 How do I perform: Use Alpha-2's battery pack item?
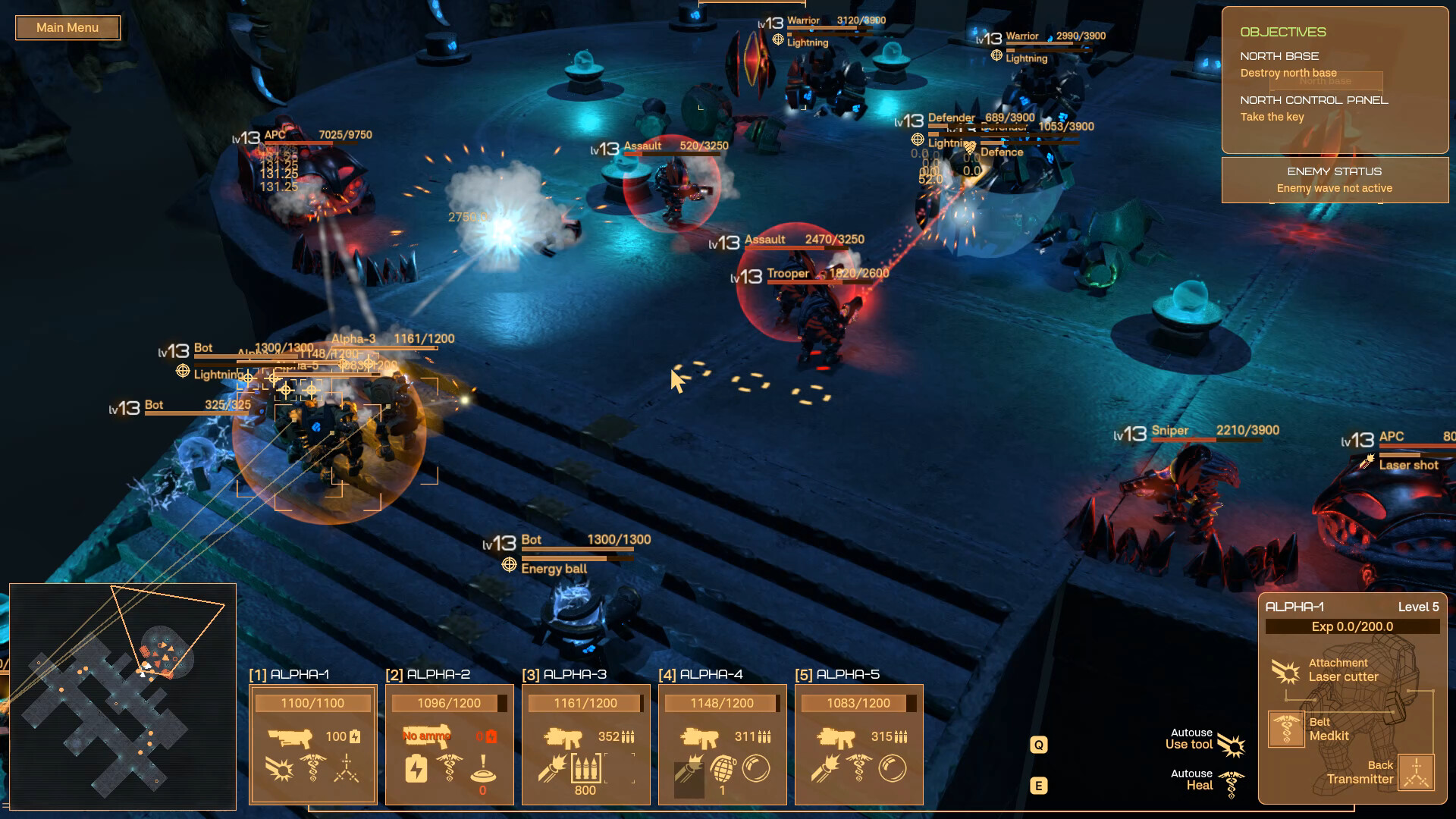click(x=416, y=770)
